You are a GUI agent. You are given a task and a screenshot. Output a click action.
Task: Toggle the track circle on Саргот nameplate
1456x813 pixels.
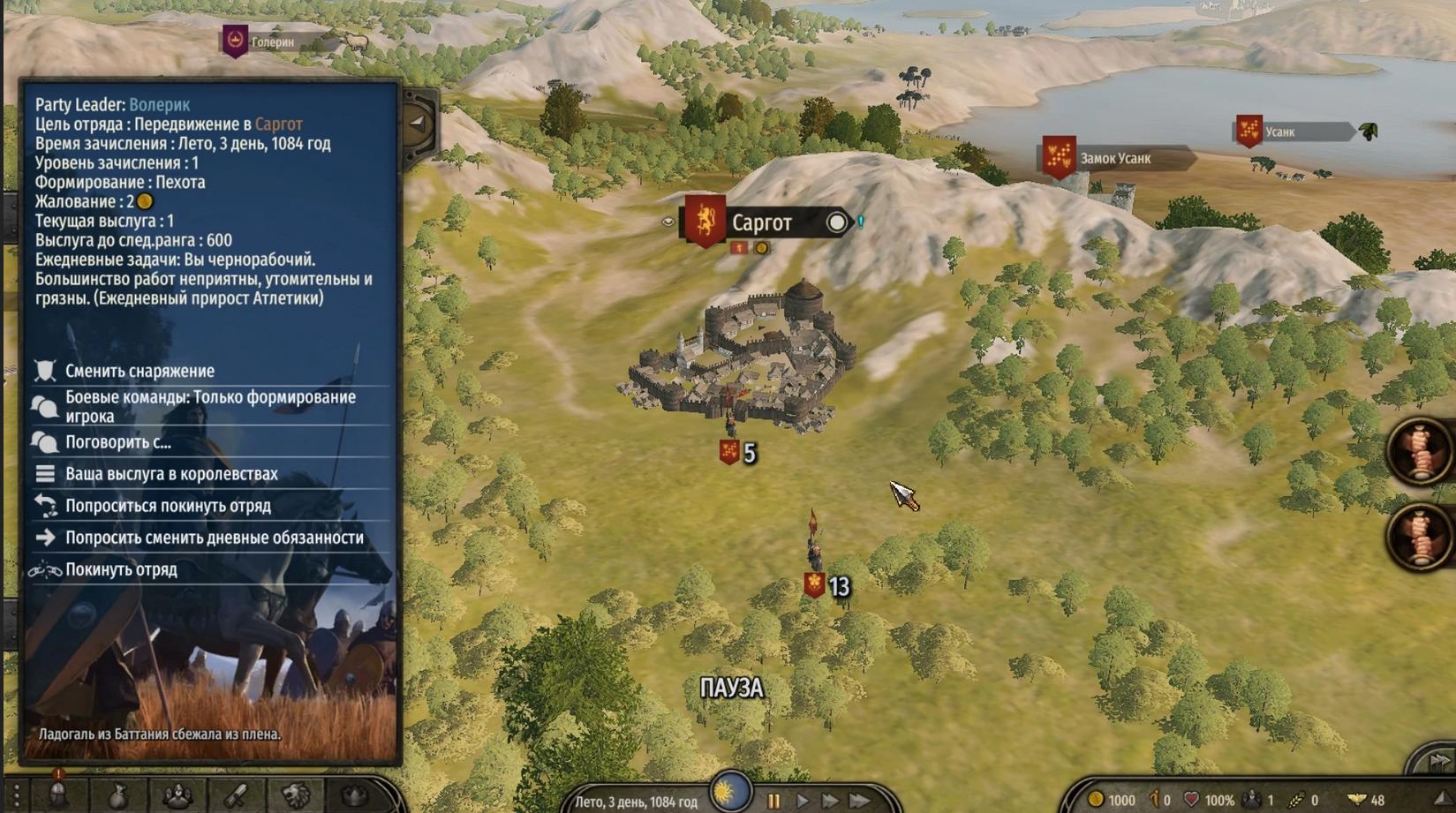[x=836, y=222]
